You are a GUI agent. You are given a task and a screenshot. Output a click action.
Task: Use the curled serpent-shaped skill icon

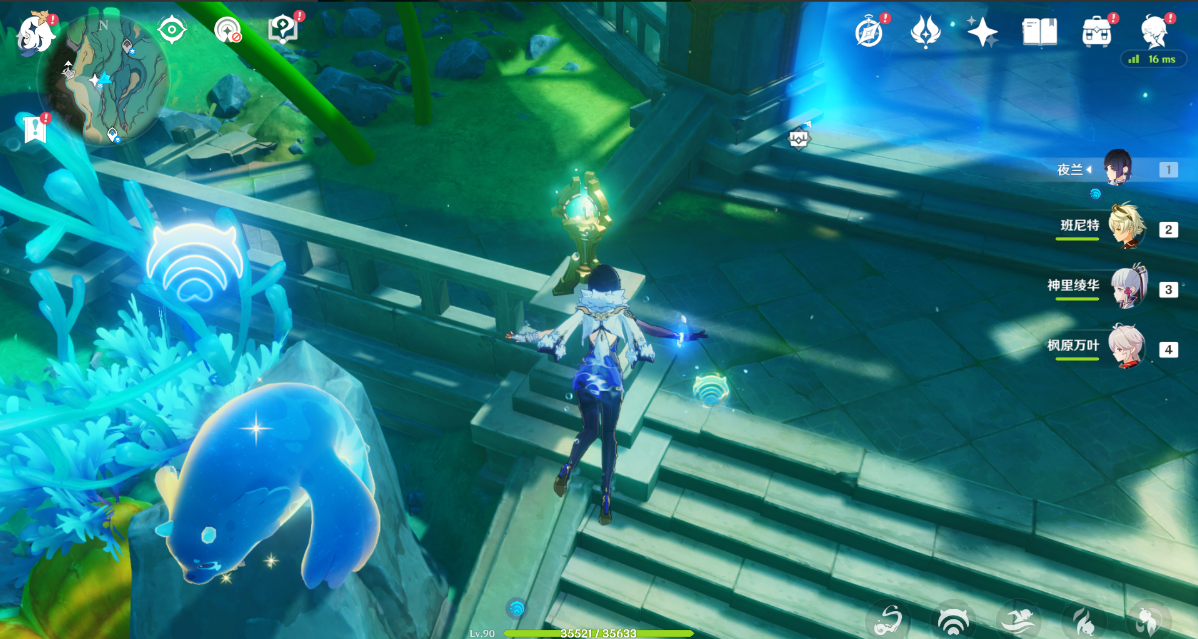887,622
